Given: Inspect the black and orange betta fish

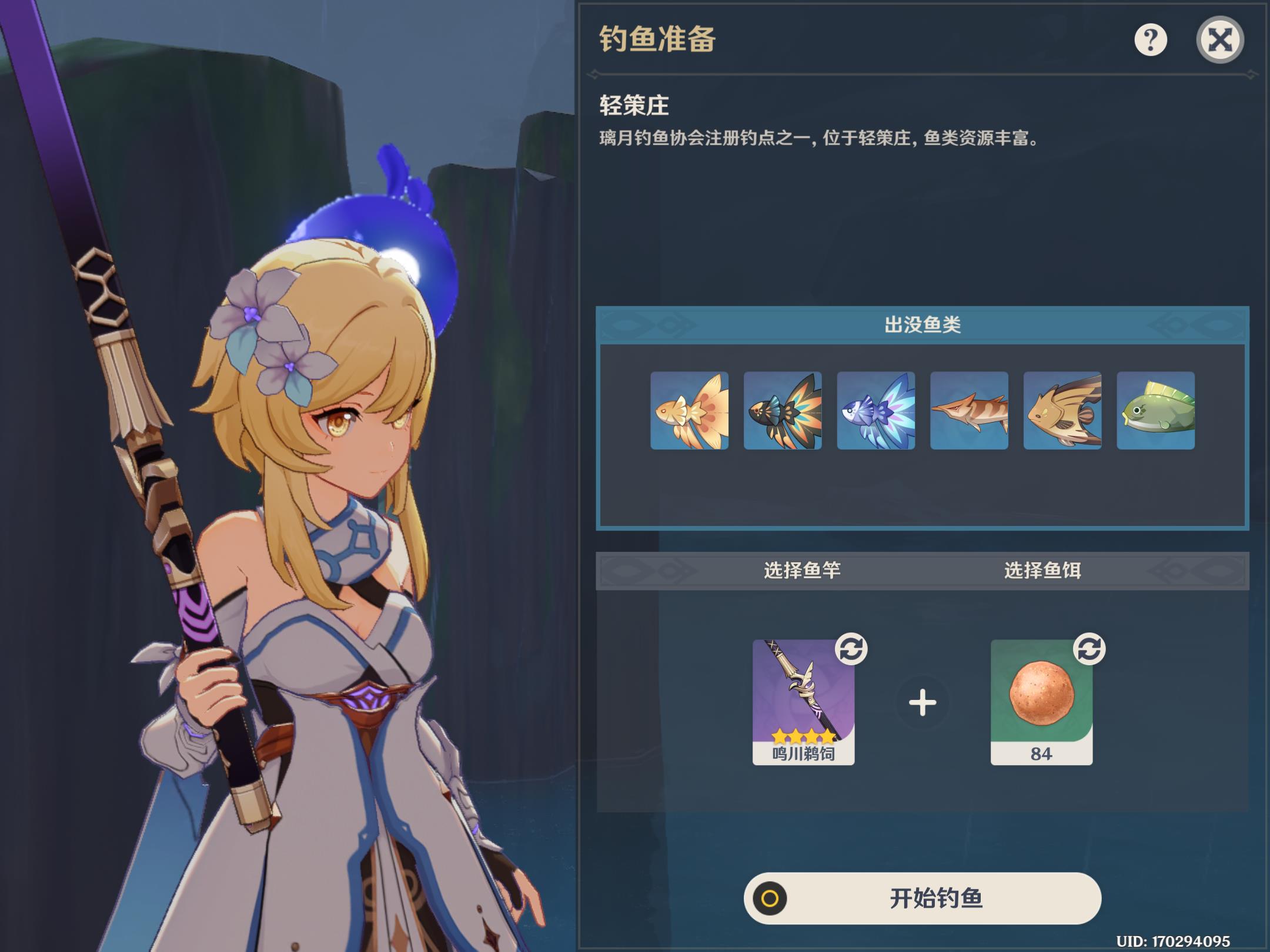Looking at the screenshot, I should point(783,411).
